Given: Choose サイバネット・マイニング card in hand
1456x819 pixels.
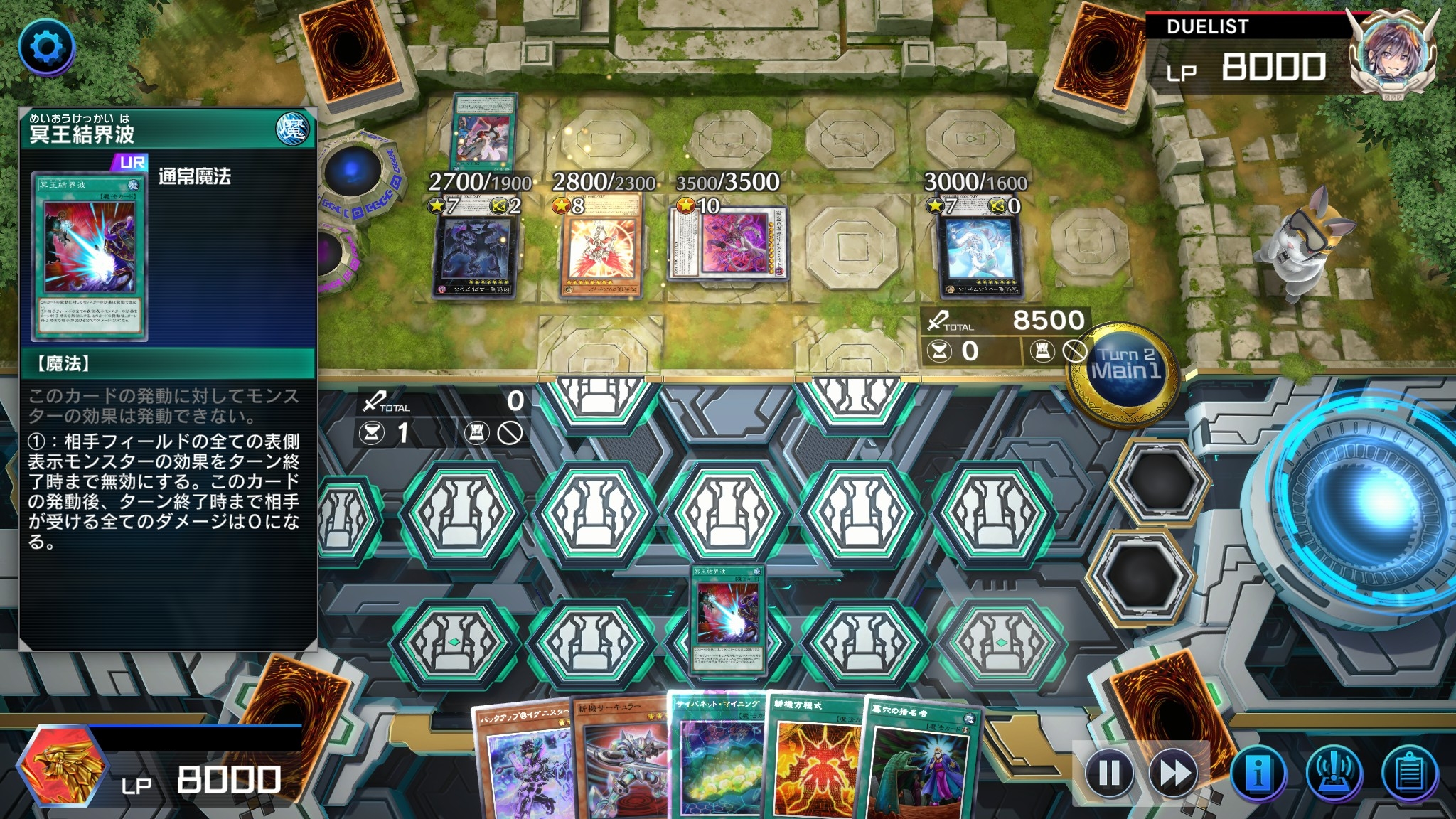Looking at the screenshot, I should point(717,761).
